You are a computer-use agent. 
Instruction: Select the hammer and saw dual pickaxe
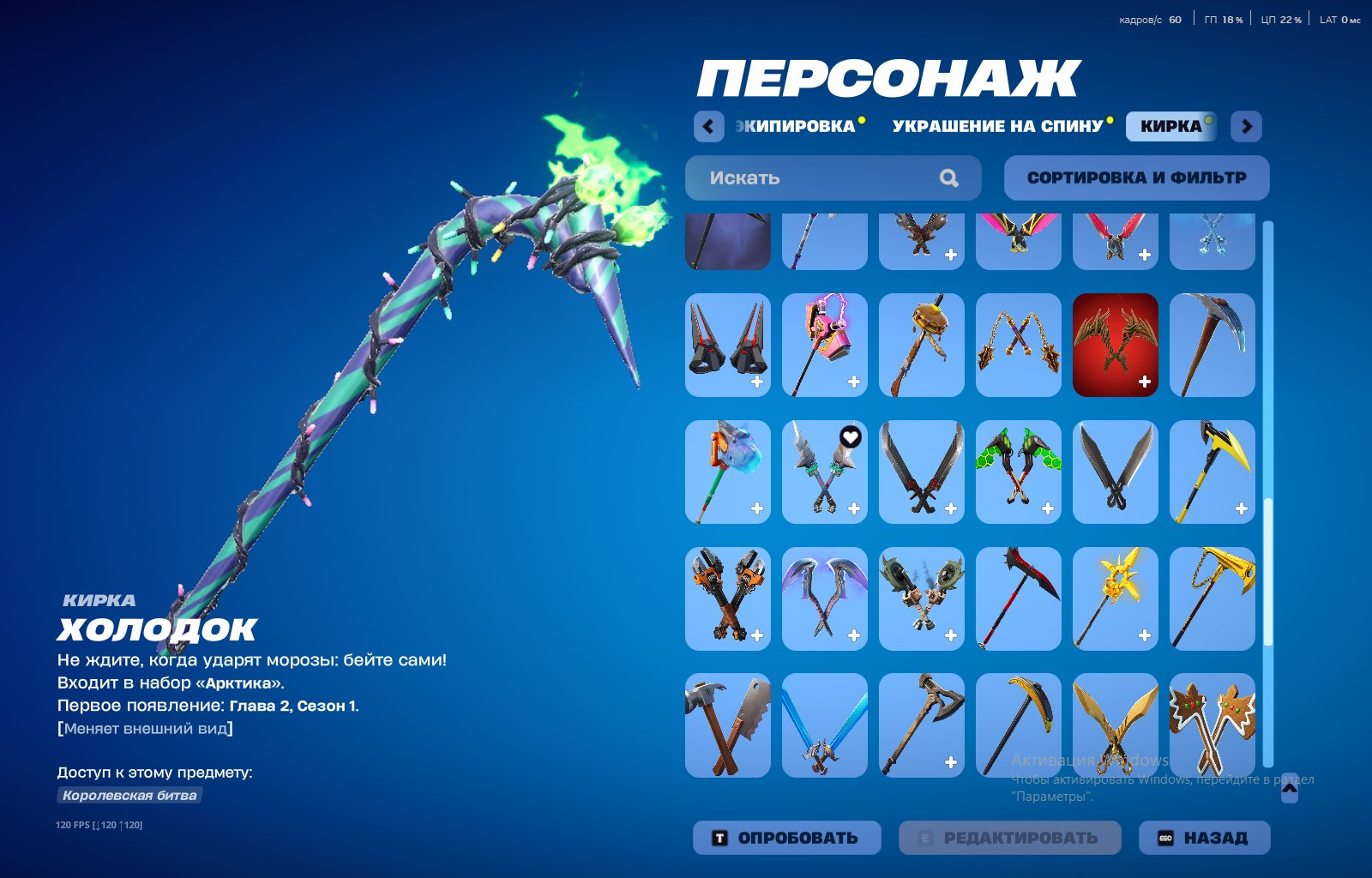click(x=727, y=727)
